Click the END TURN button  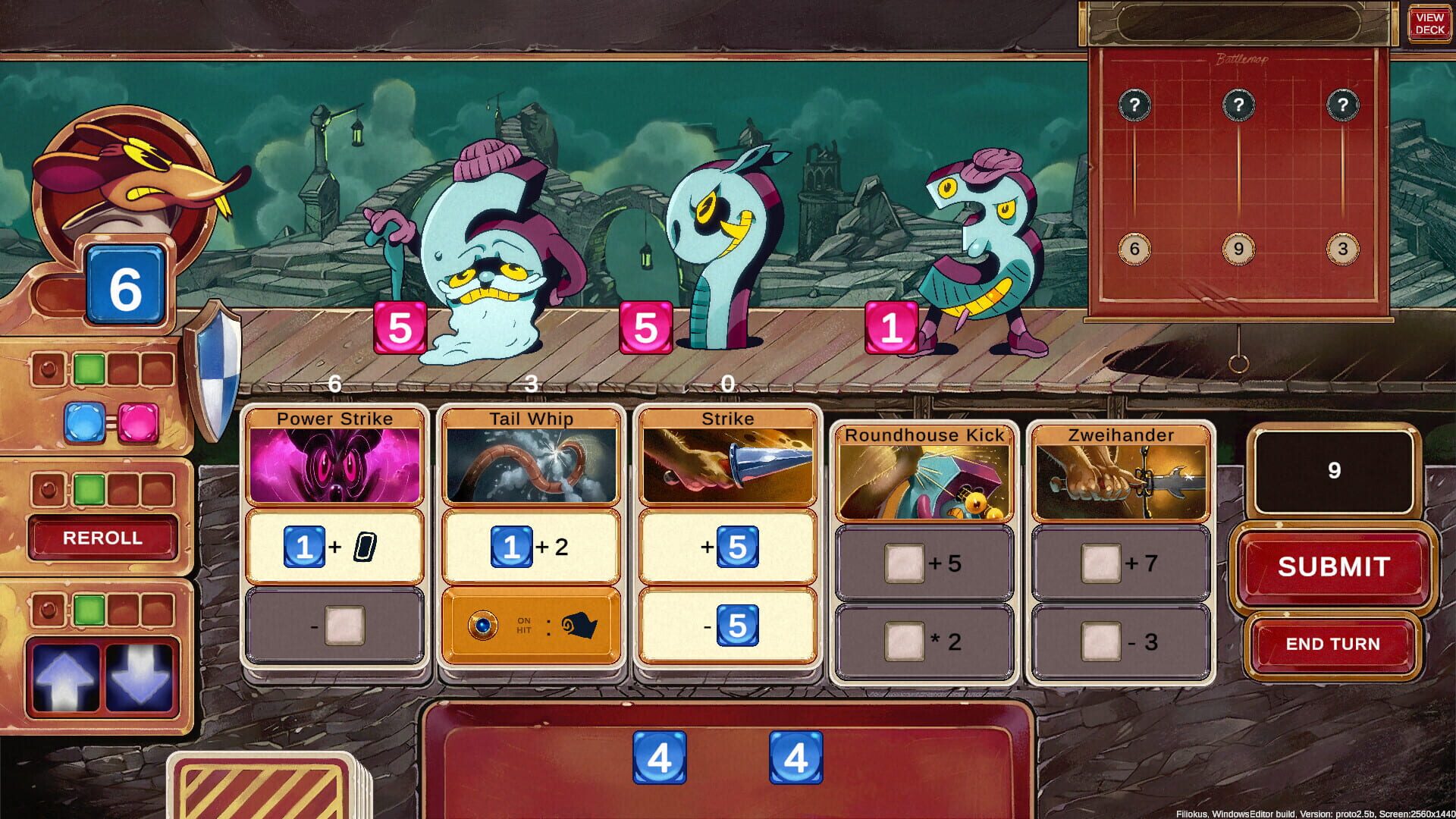tap(1332, 644)
